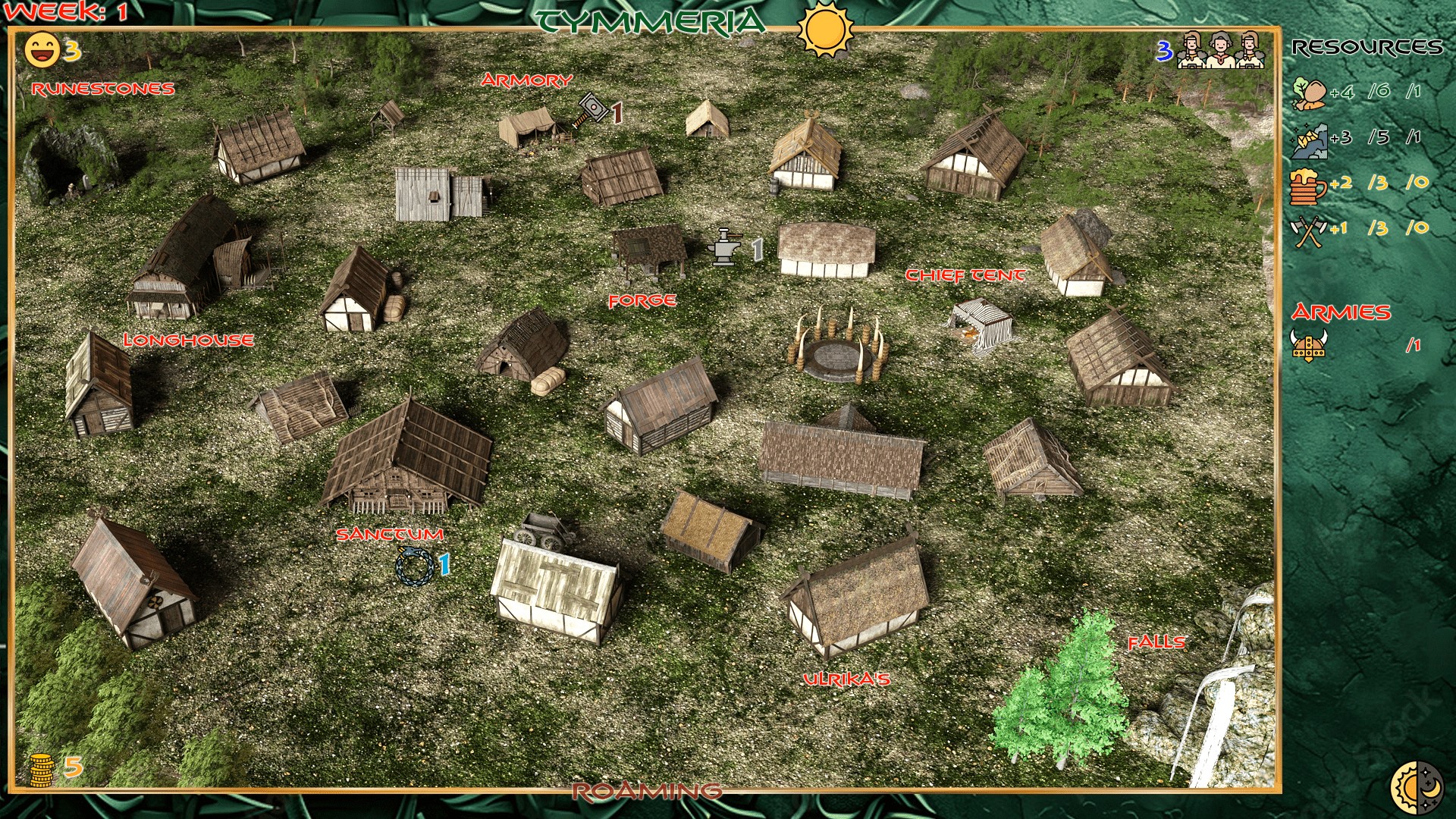The width and height of the screenshot is (1456, 819).
Task: Click the sanctum wreath icon
Action: click(415, 566)
